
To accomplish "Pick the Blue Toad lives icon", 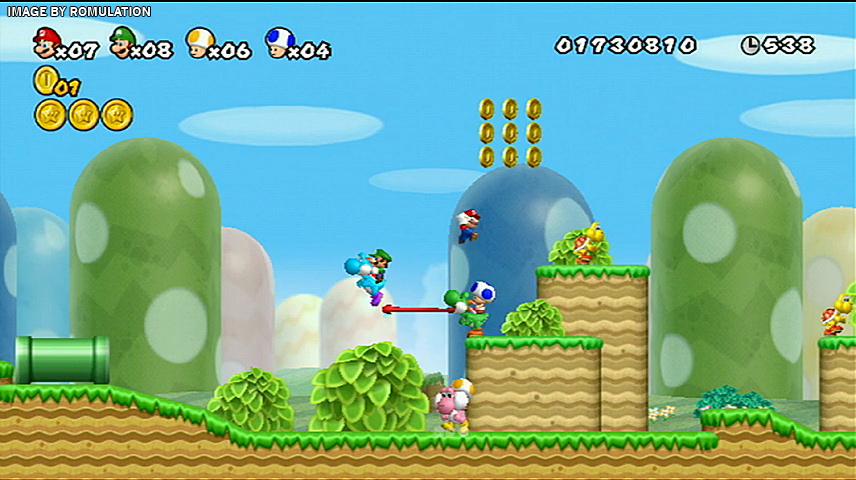I will [x=279, y=43].
